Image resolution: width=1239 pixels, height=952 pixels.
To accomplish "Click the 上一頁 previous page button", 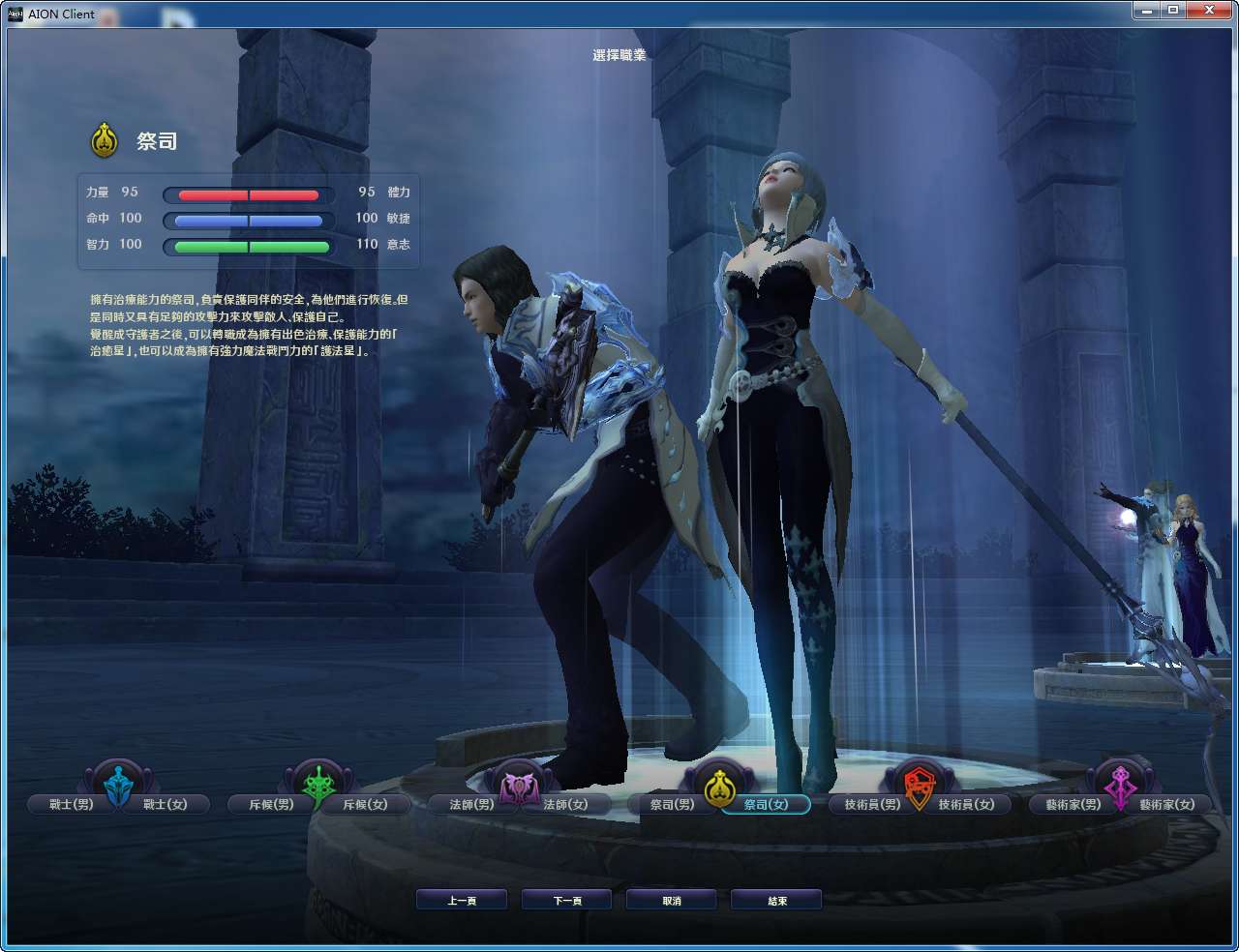I will [x=462, y=899].
